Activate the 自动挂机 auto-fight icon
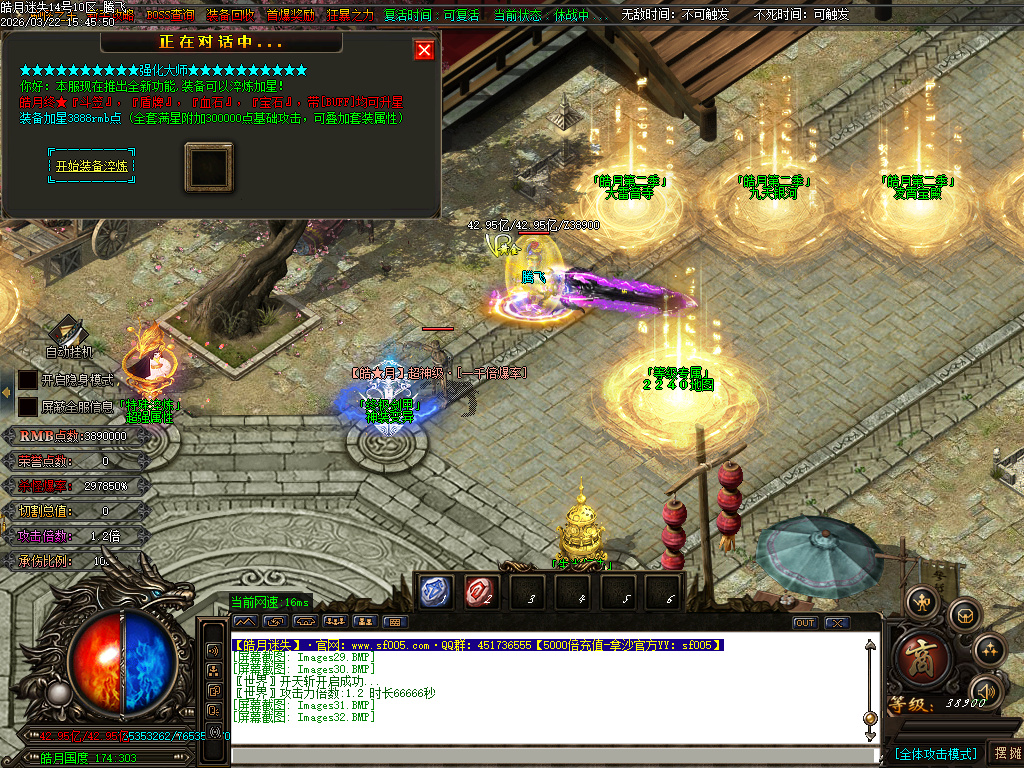This screenshot has width=1024, height=768. [x=68, y=331]
